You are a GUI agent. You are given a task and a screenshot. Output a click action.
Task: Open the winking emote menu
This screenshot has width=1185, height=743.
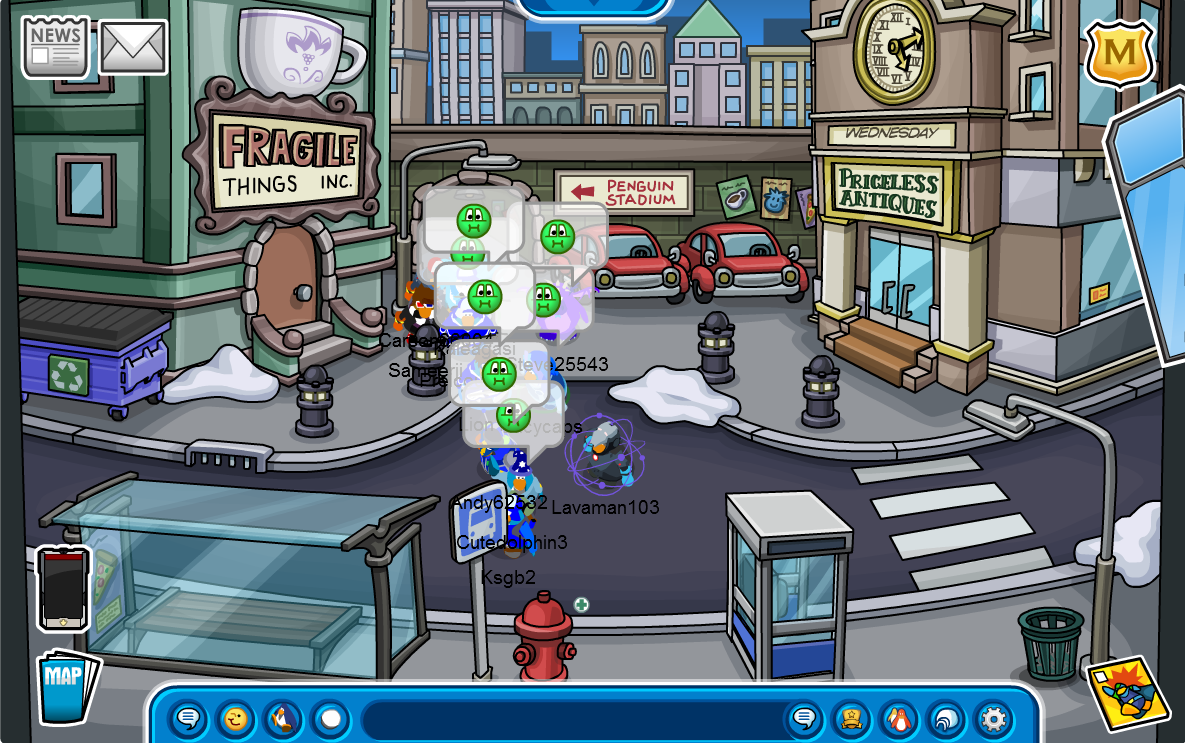[236, 719]
